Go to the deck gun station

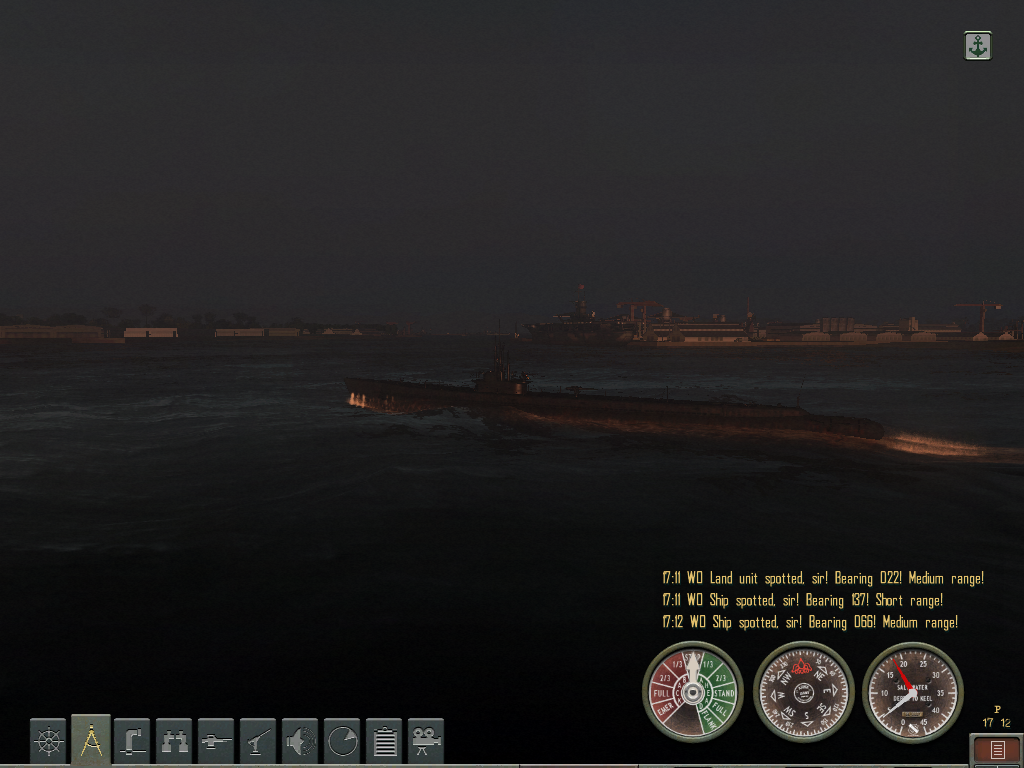point(216,741)
